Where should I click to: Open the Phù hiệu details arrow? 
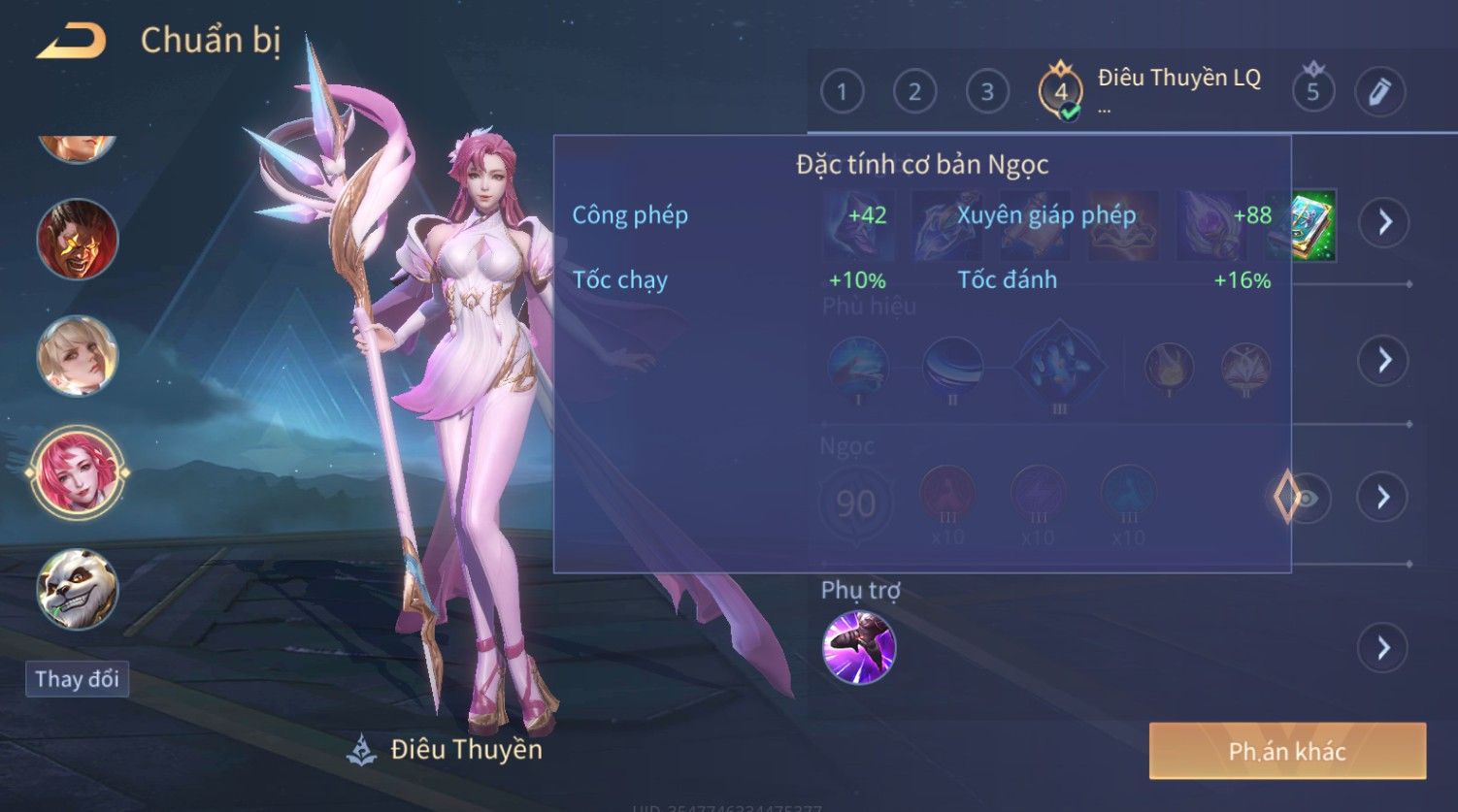click(x=1383, y=361)
